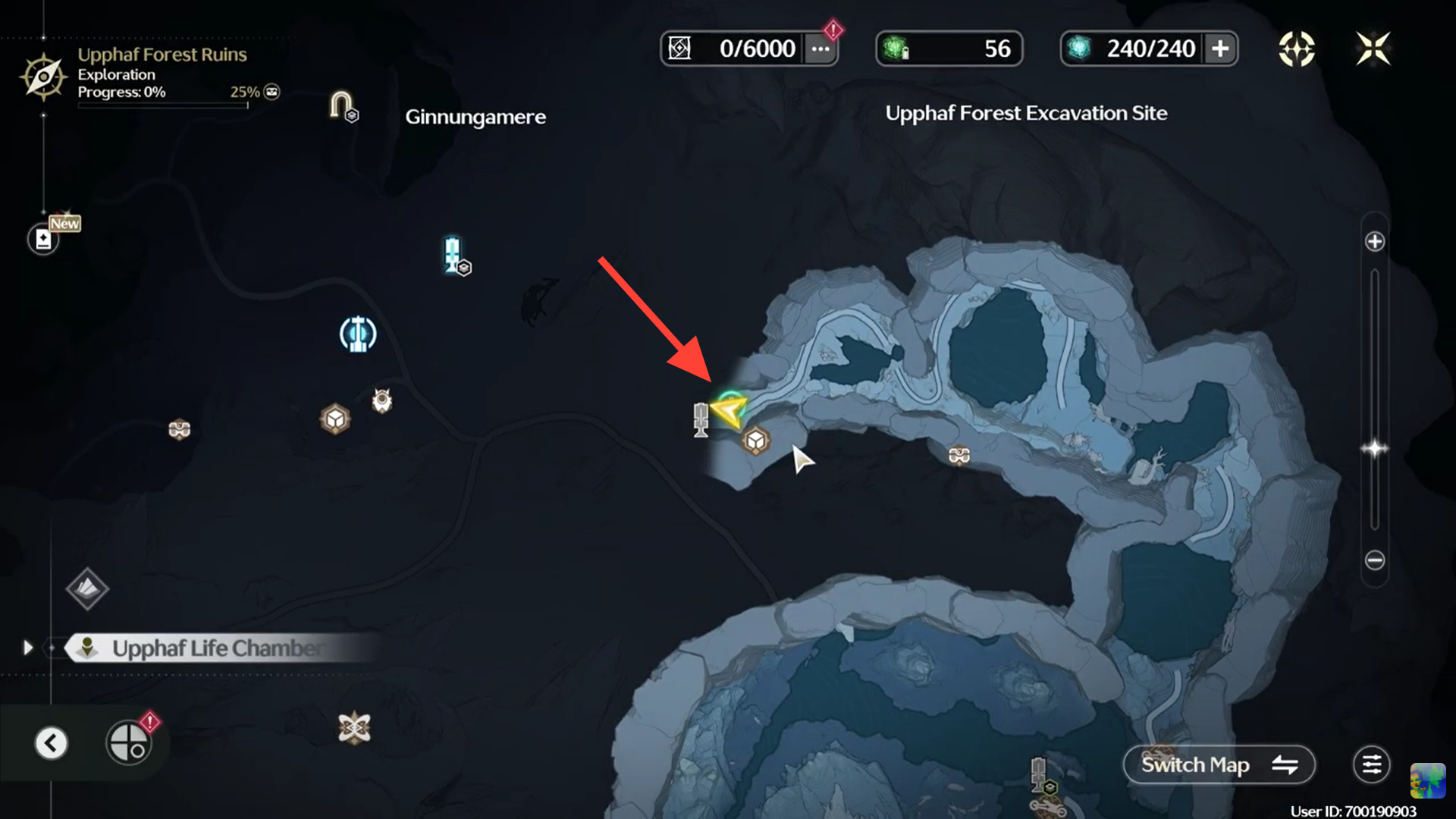Select the horseshoe-shaped map marker near Ginnungamere

(341, 105)
